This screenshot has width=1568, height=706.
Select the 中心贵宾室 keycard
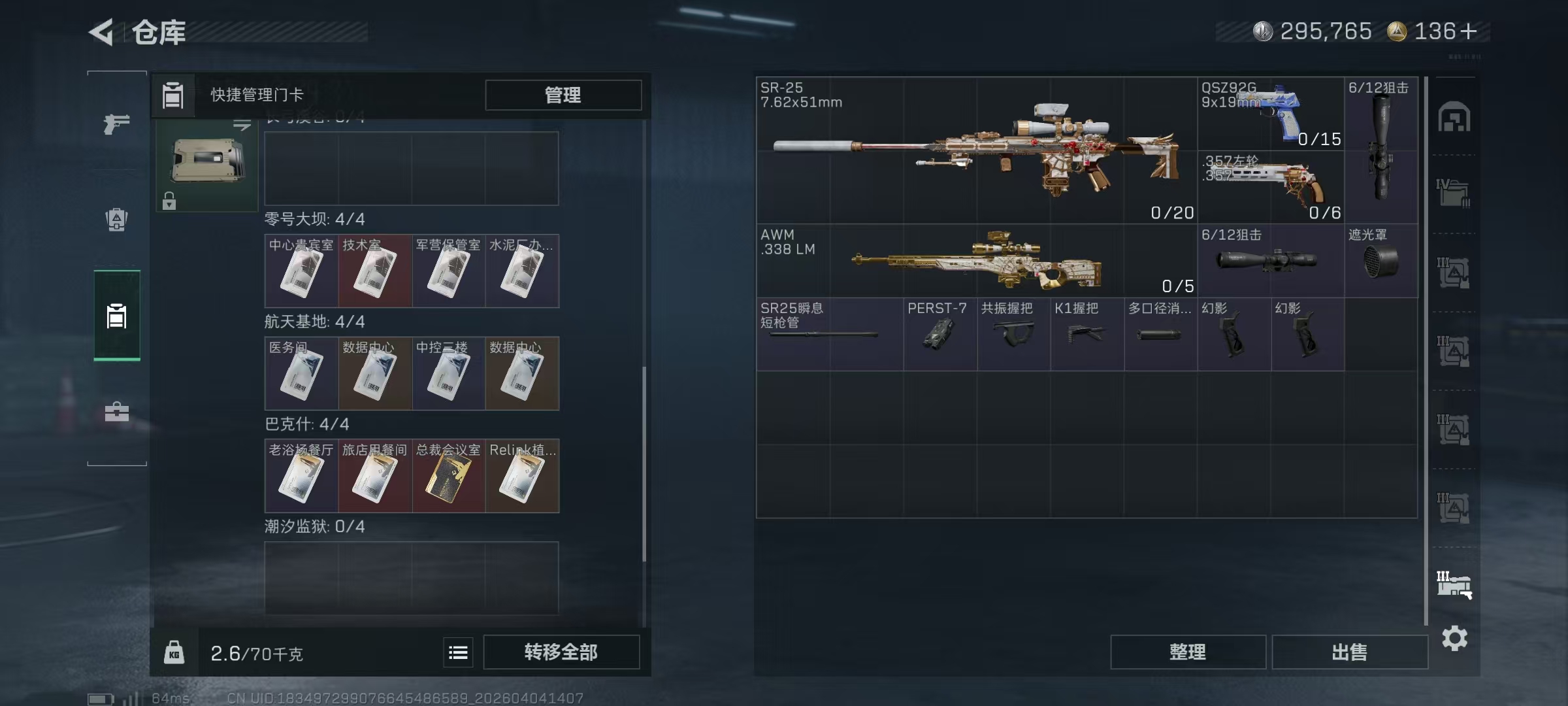coord(301,271)
